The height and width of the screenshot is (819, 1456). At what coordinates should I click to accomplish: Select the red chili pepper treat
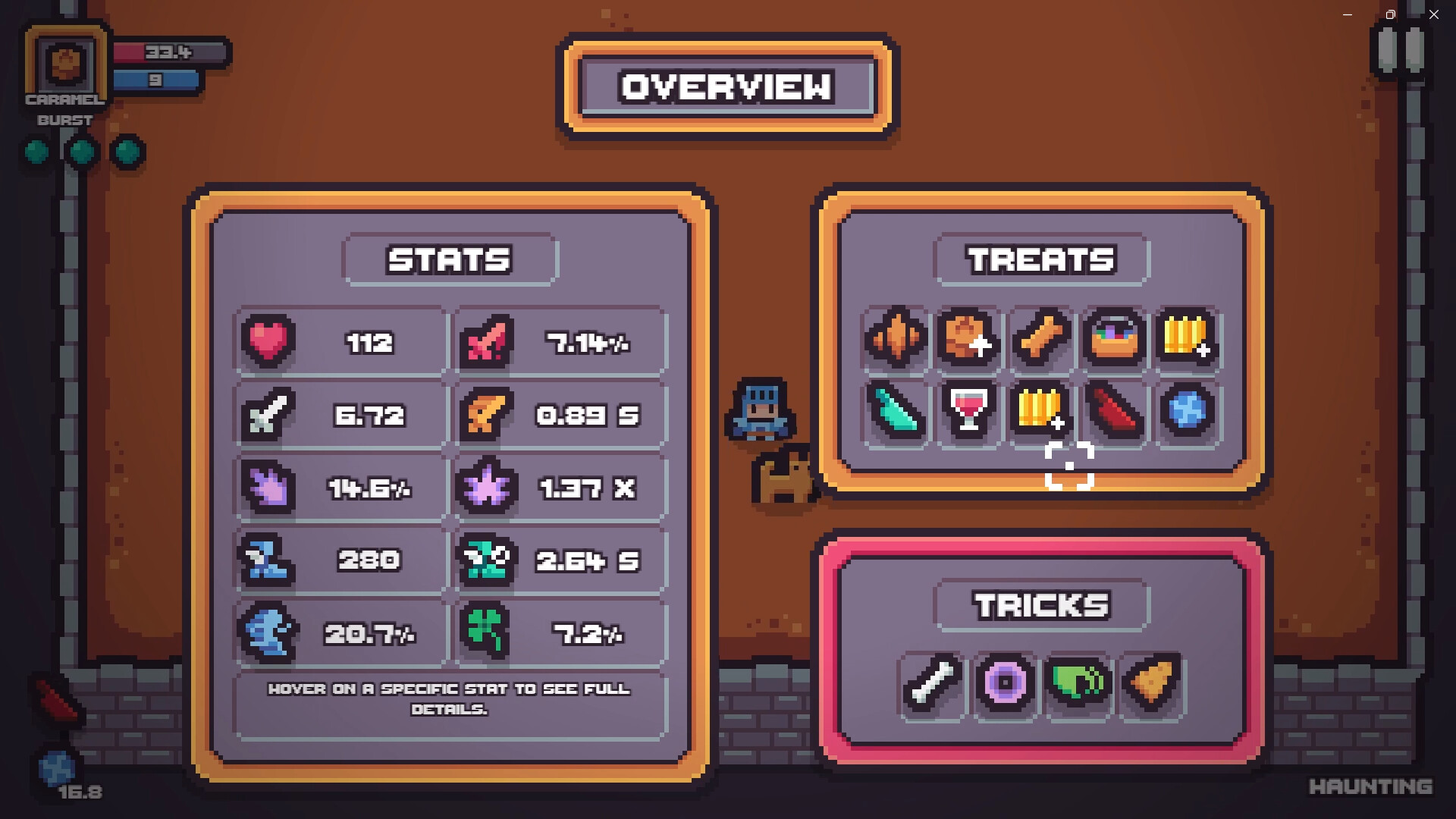(1113, 413)
